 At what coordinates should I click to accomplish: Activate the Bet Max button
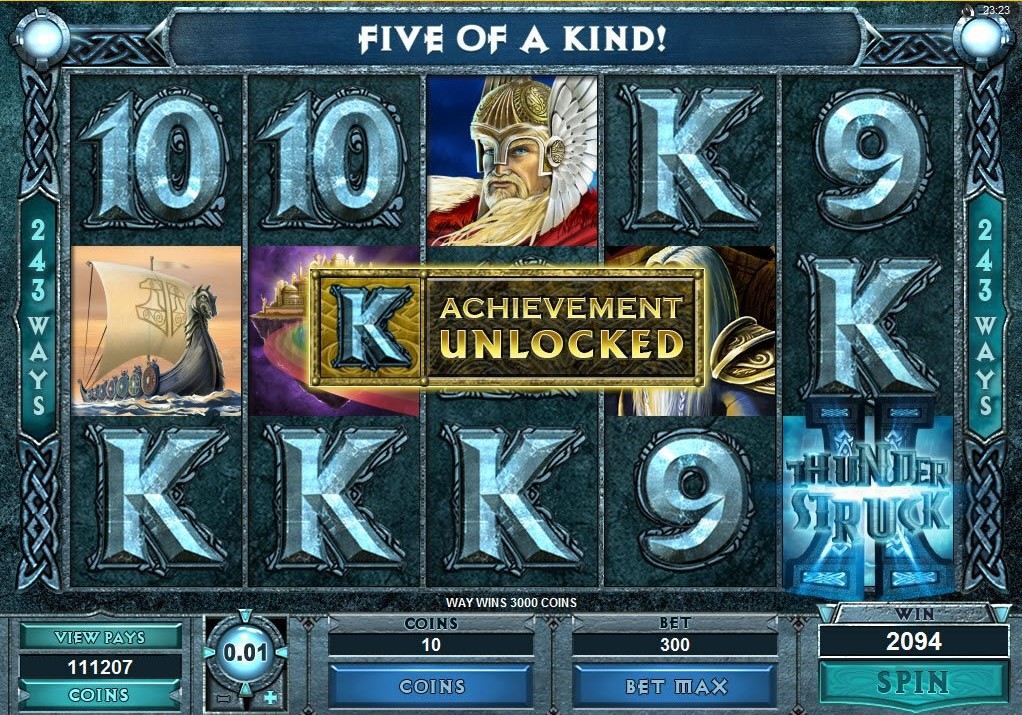coord(675,686)
